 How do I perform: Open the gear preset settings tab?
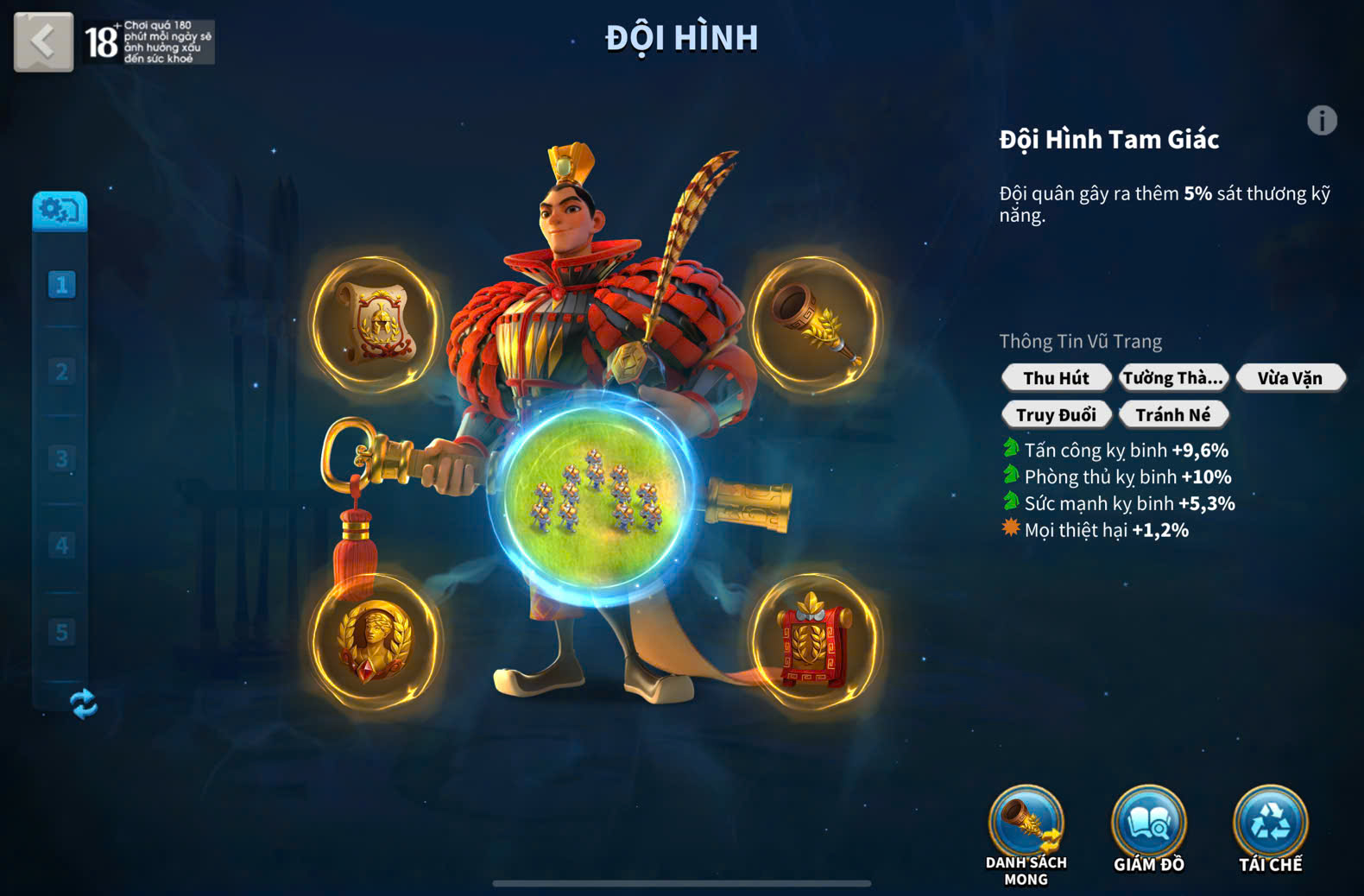click(60, 211)
